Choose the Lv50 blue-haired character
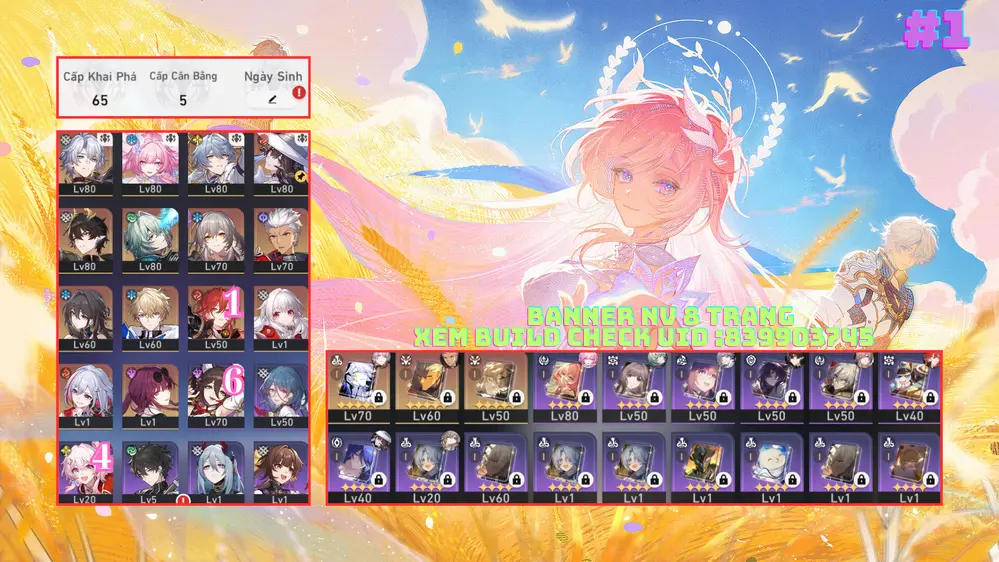 280,392
